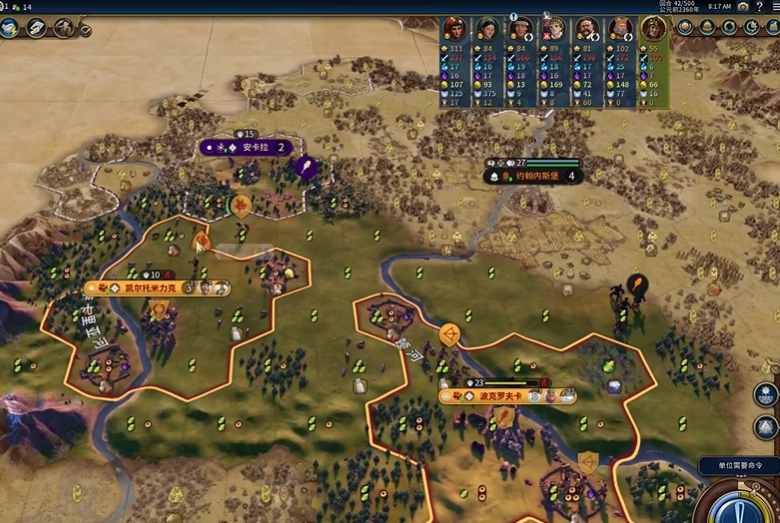The width and height of the screenshot is (780, 523).
Task: Select the first leader portrait in diplomacy ribbon
Action: (x=455, y=29)
